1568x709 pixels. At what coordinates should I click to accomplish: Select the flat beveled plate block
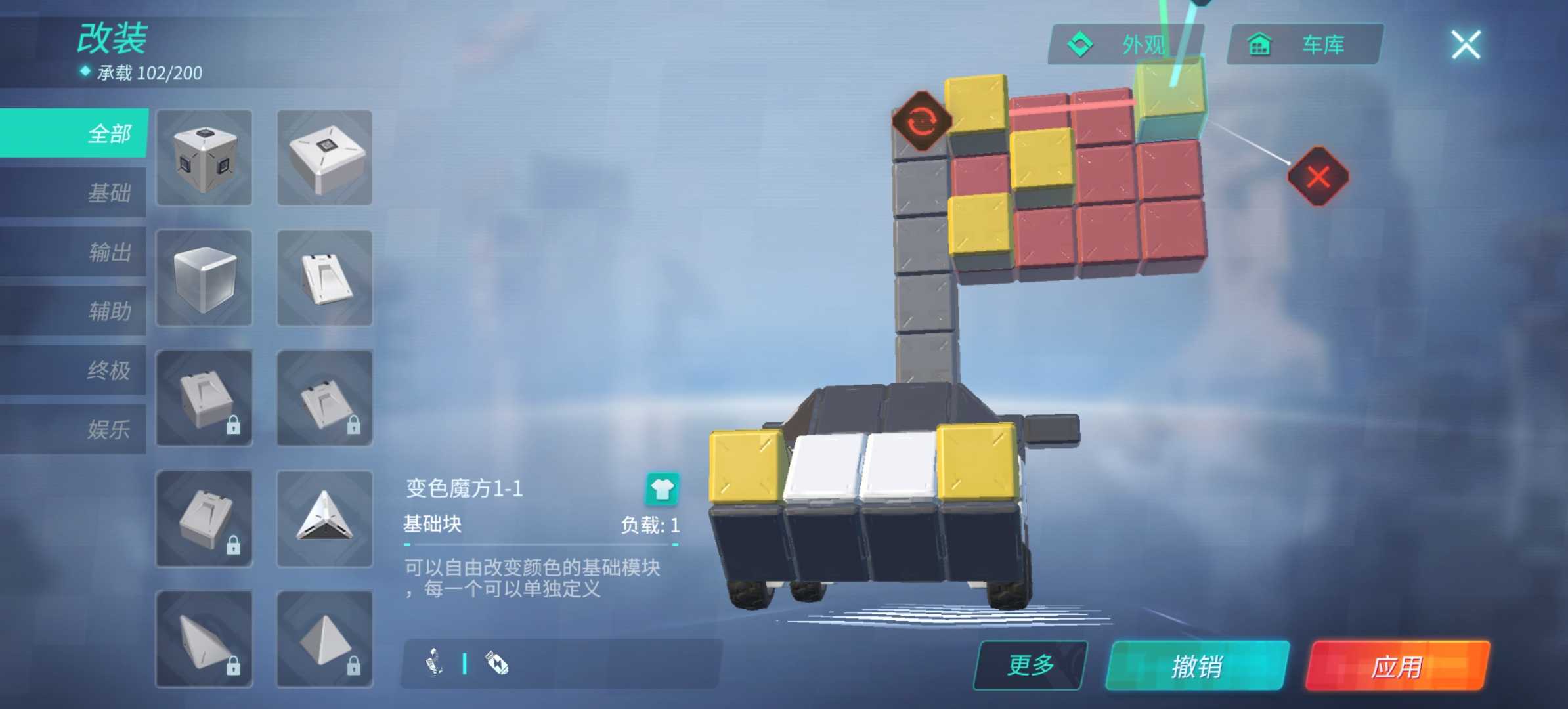click(x=324, y=158)
